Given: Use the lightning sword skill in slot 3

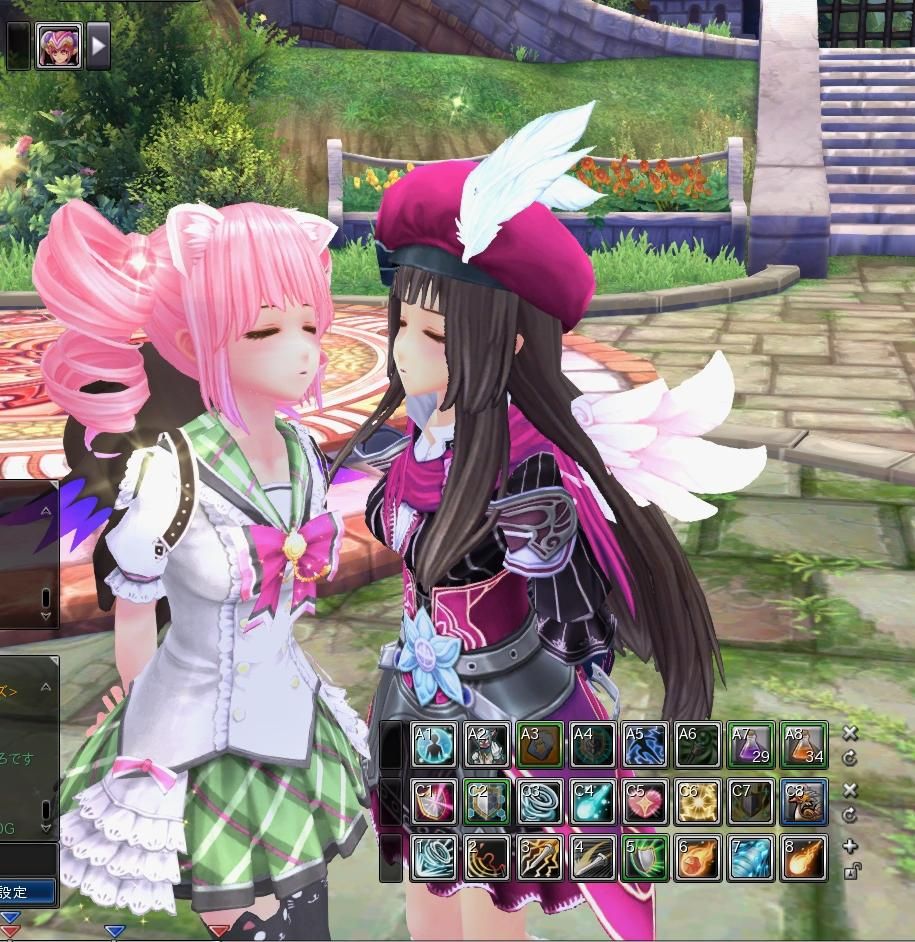Looking at the screenshot, I should click(x=540, y=858).
